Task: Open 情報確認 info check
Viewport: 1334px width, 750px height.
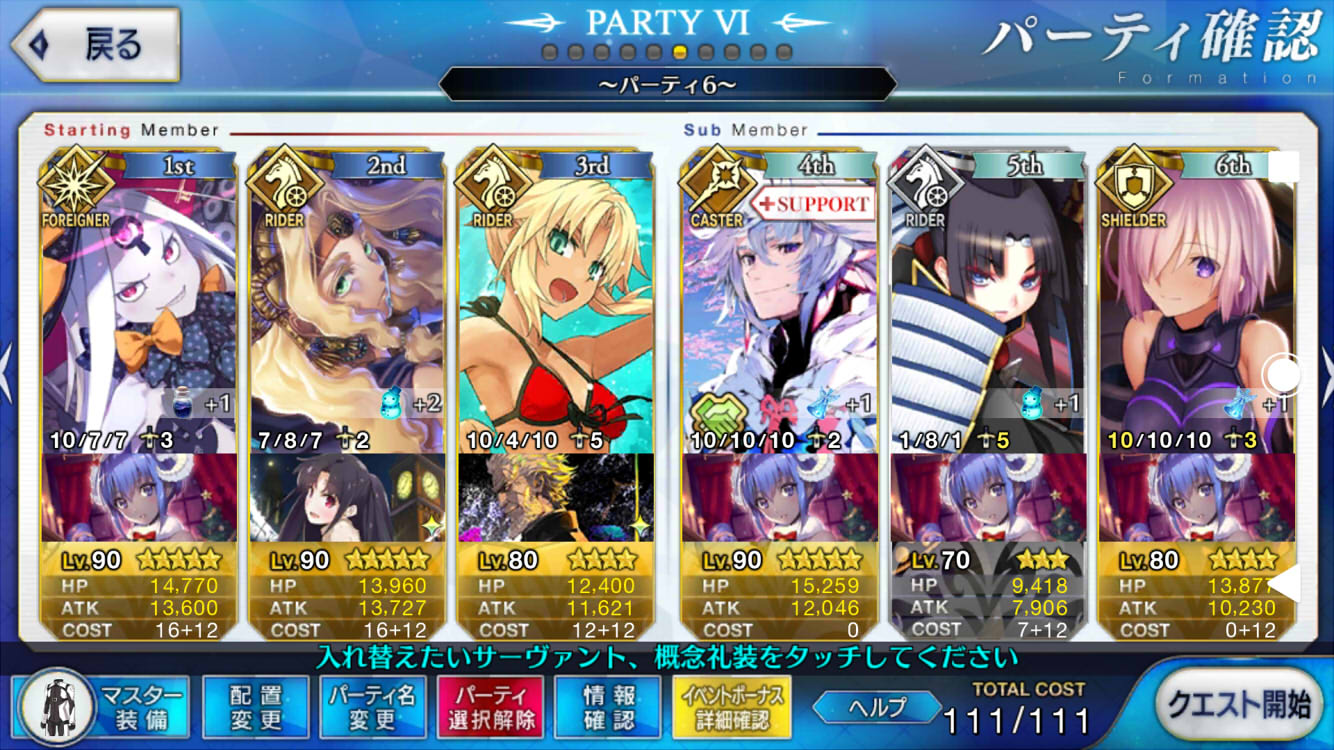Action: pyautogui.click(x=607, y=708)
